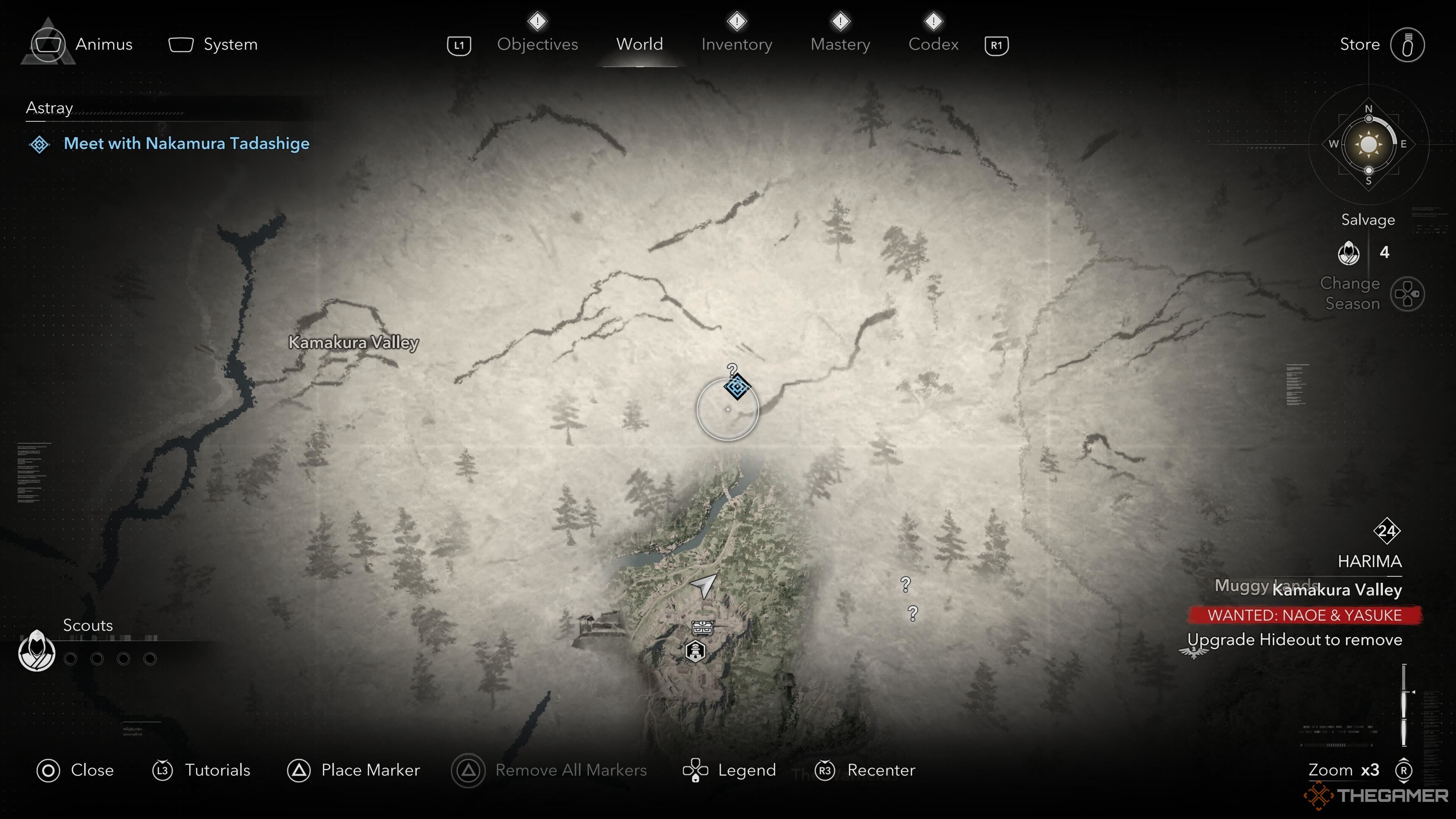The width and height of the screenshot is (1456, 819).
Task: Click the Scouts hooded figure icon
Action: click(x=37, y=651)
